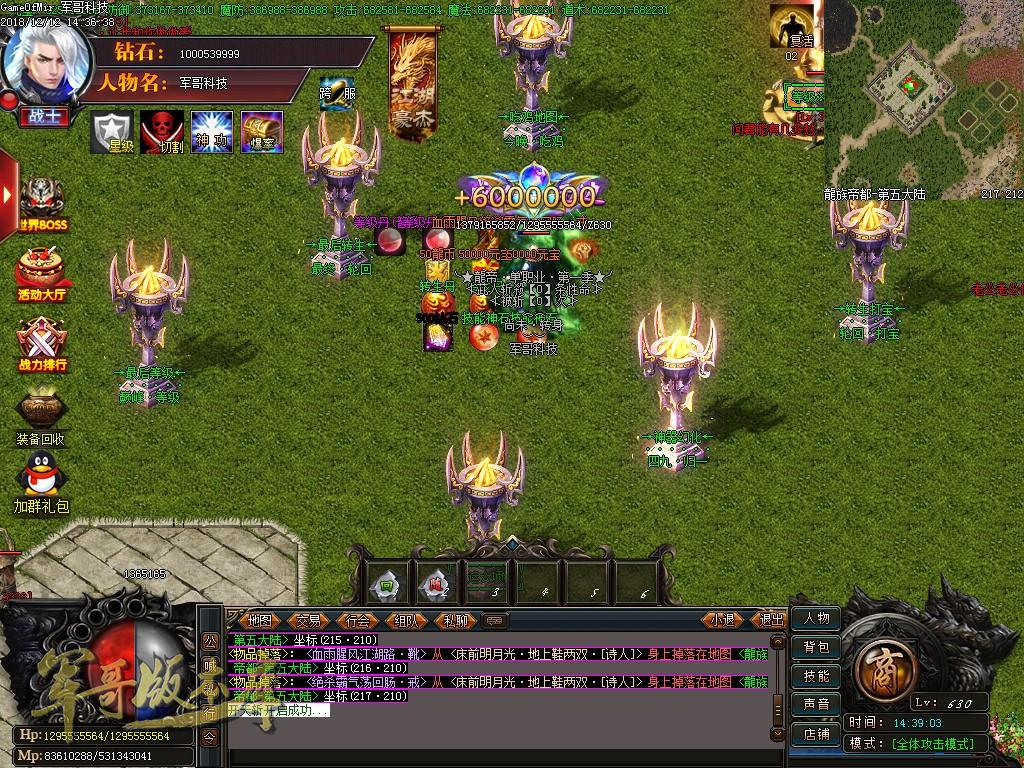This screenshot has height=768, width=1024.
Task: Open the 背包 backpack
Action: (816, 647)
